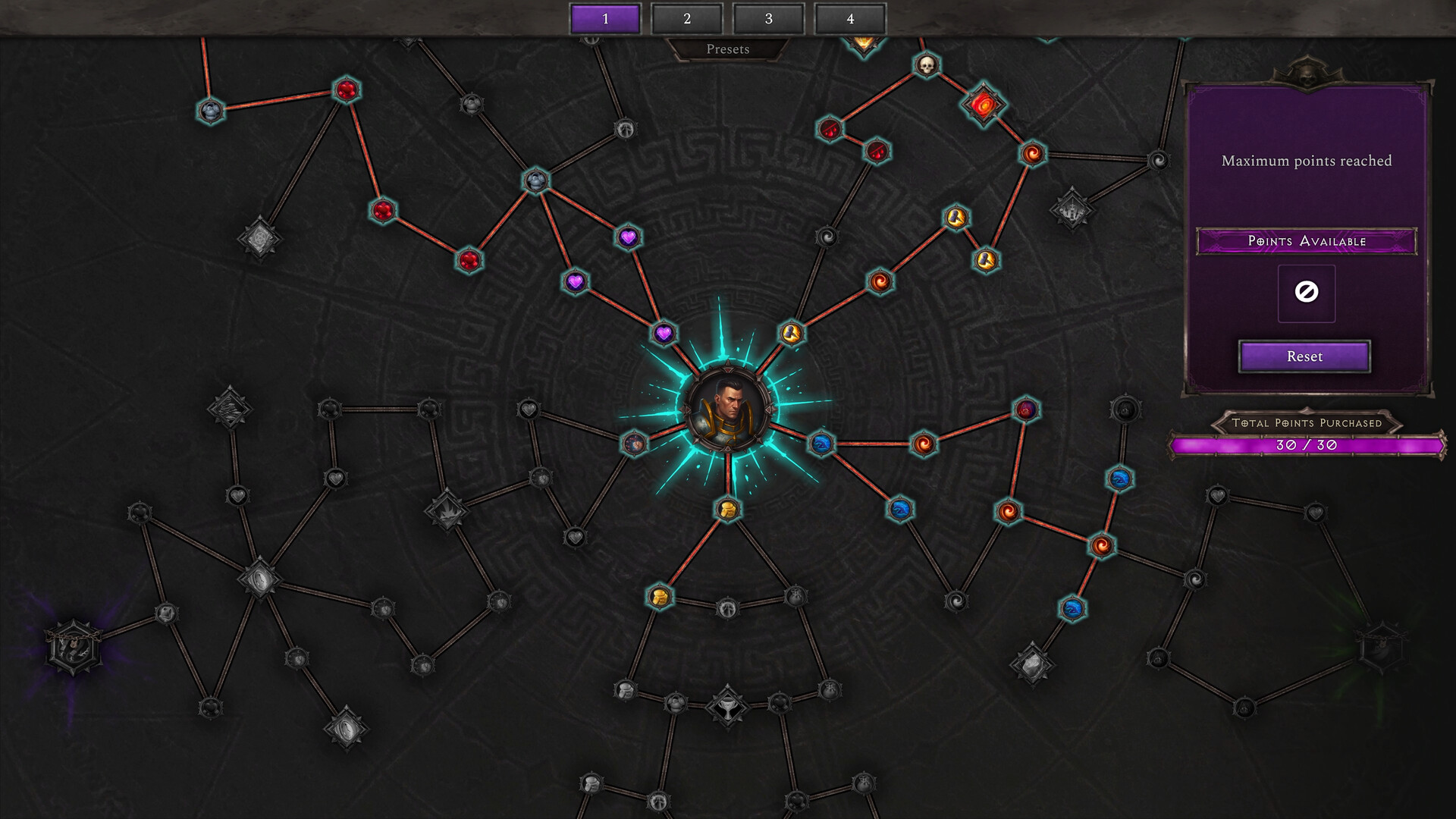The width and height of the screenshot is (1456, 819).
Task: Click the green-glowing hexagon node
Action: 1382,647
